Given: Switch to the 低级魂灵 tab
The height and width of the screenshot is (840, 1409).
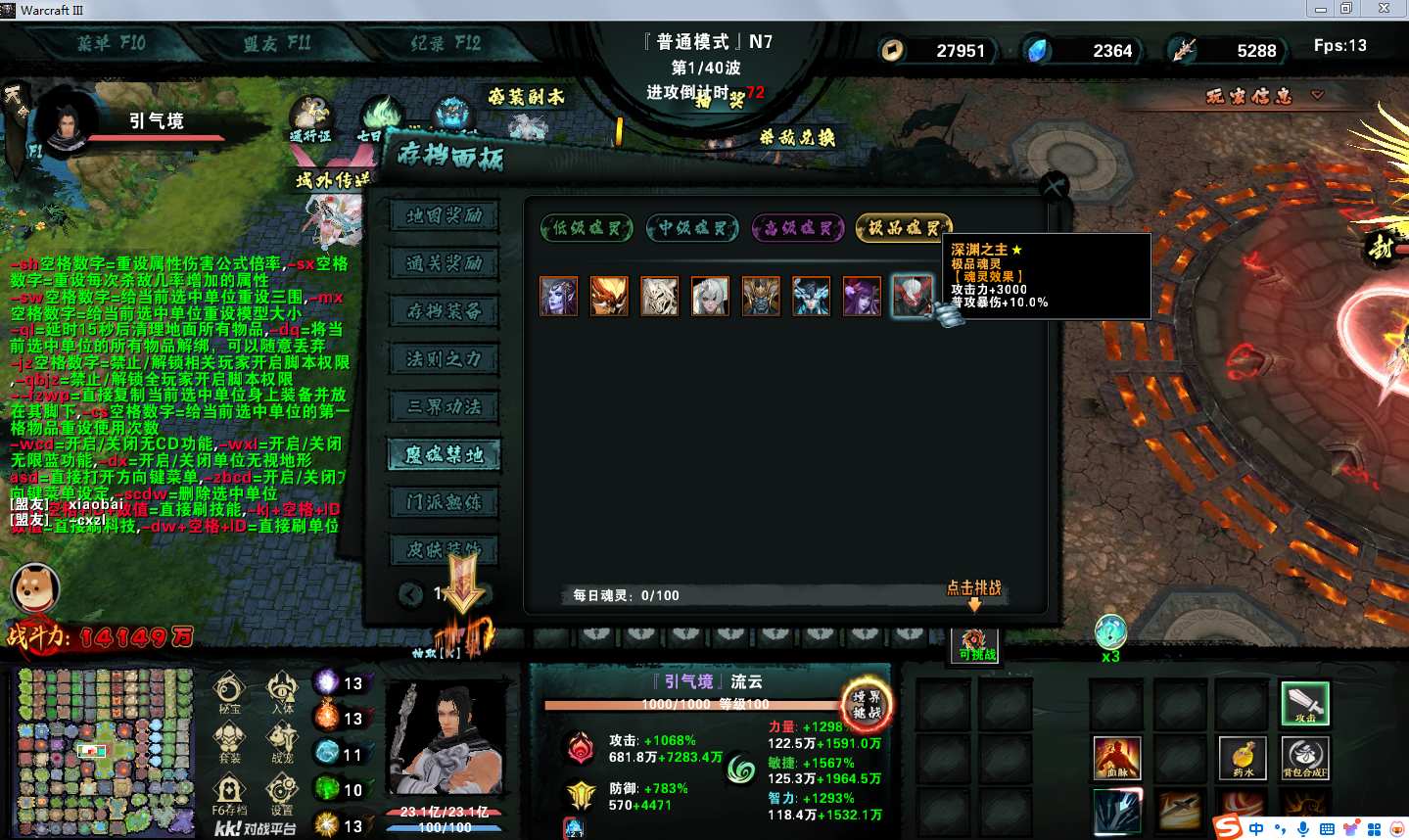Looking at the screenshot, I should [586, 228].
